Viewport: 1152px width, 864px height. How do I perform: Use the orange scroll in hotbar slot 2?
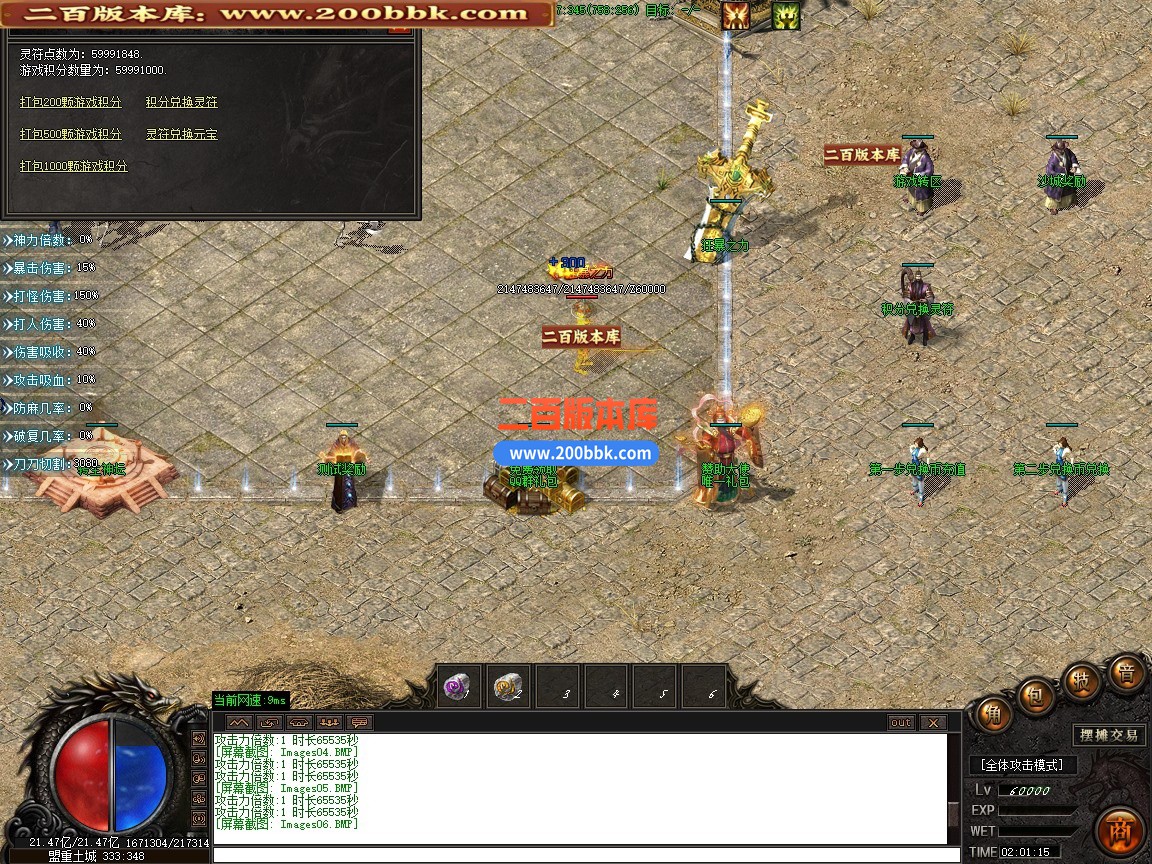tap(509, 687)
